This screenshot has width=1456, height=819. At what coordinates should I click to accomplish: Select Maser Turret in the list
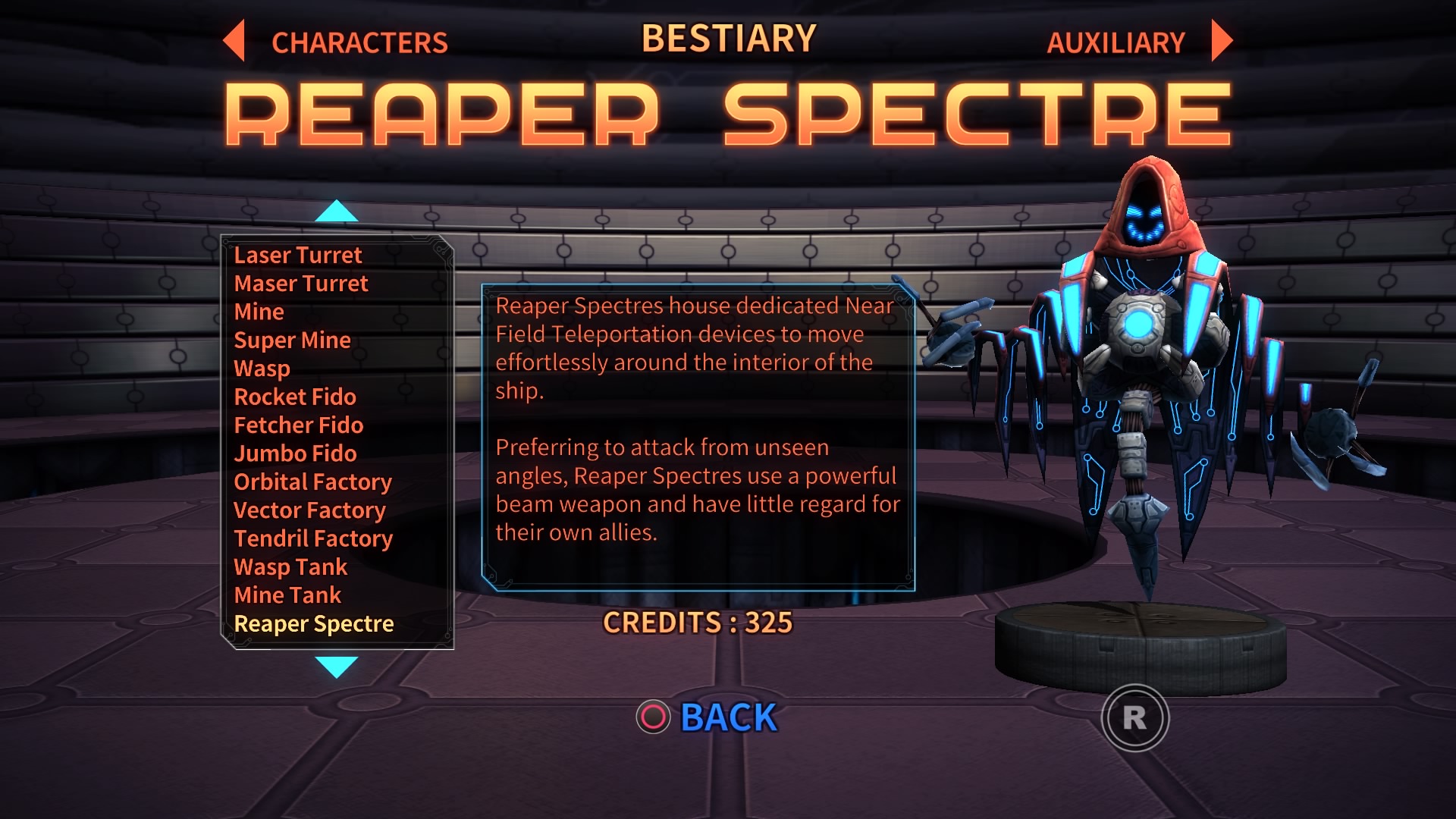pyautogui.click(x=301, y=284)
